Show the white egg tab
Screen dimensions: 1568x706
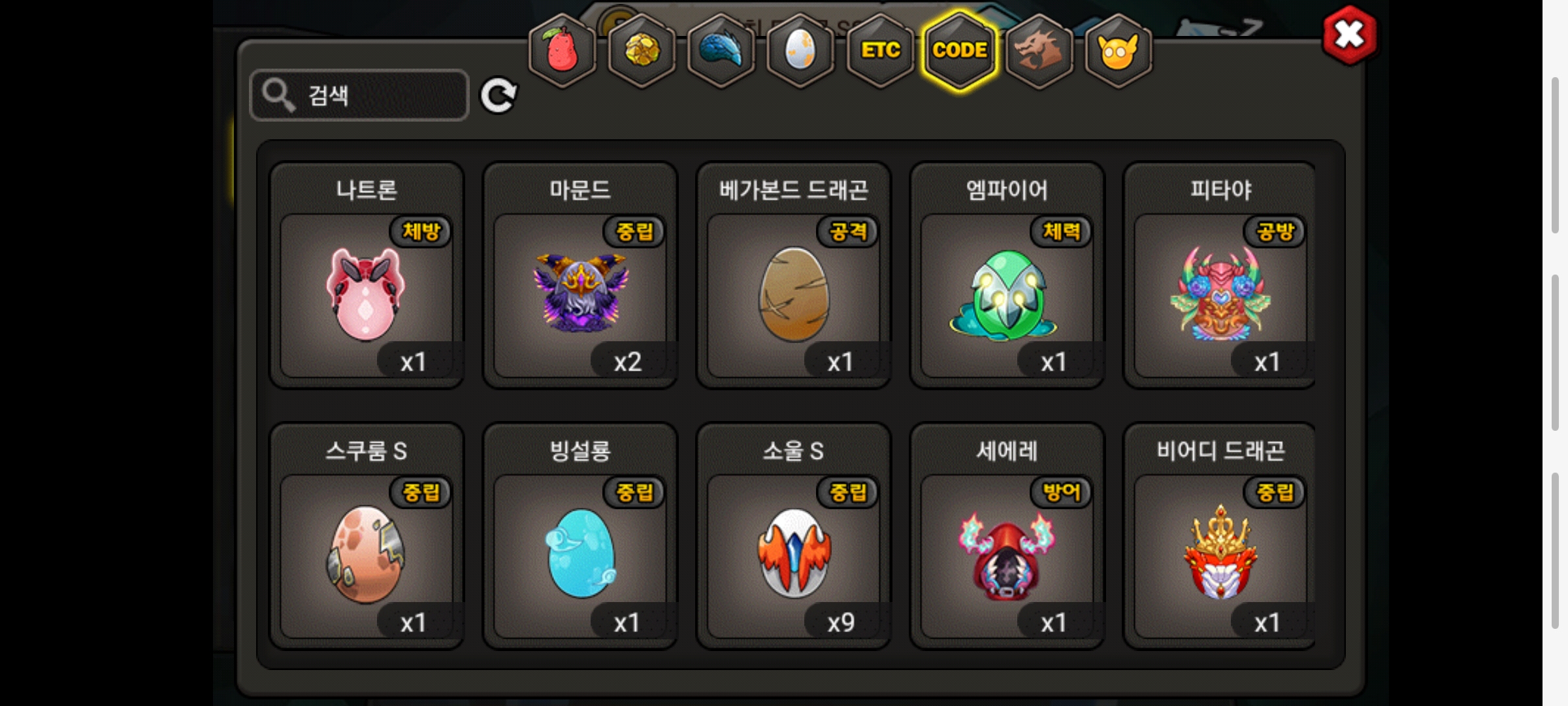(800, 50)
